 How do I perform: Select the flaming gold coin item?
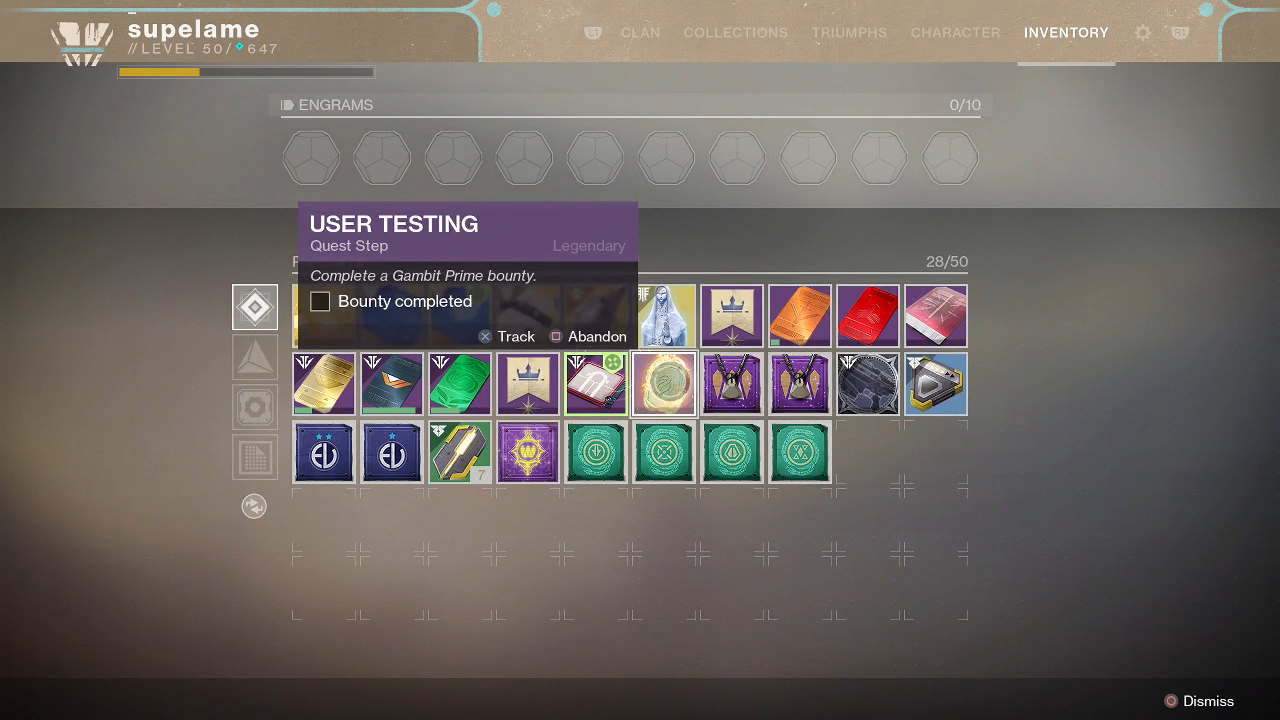(664, 384)
